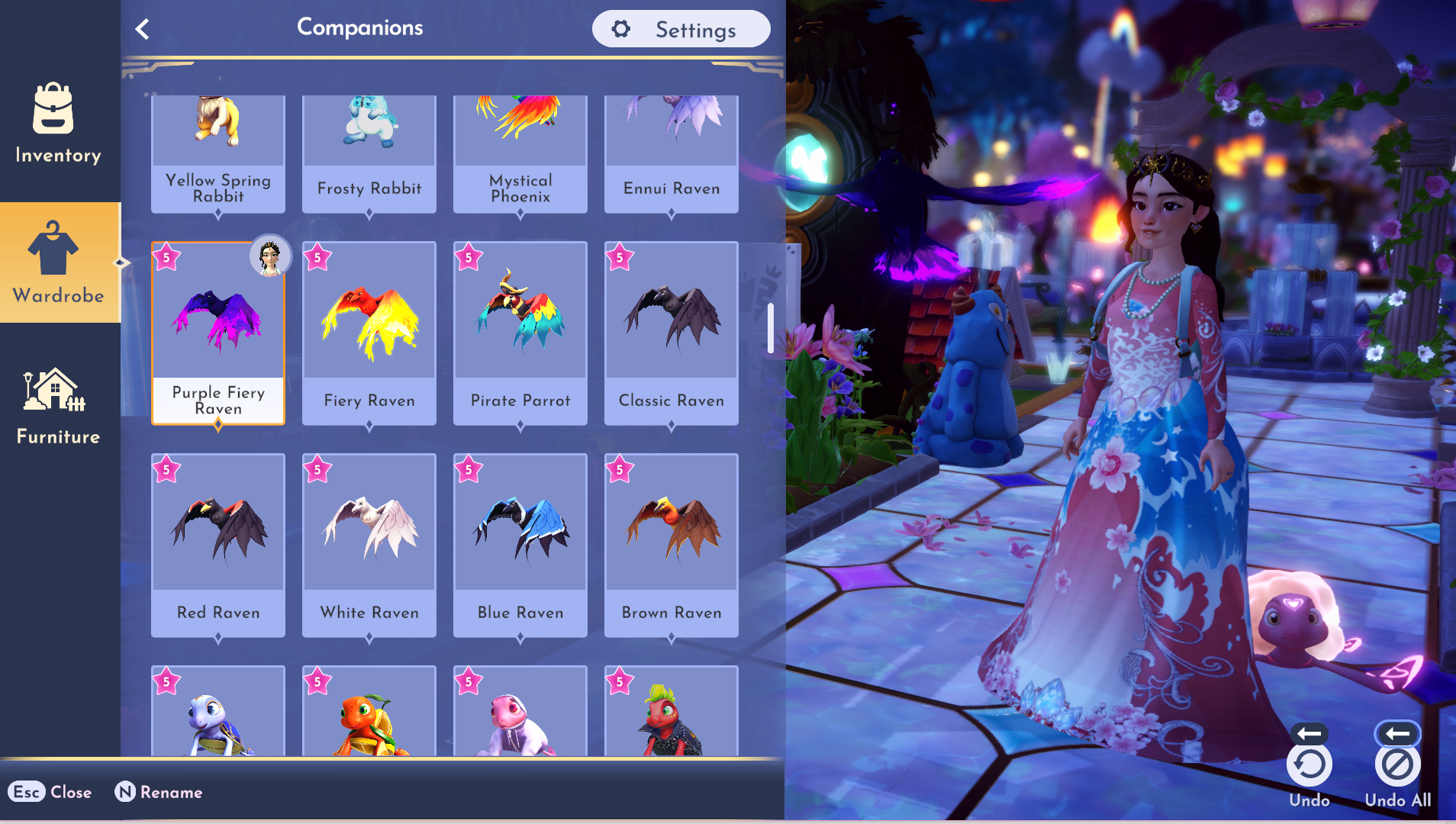Equip the Fiery Raven companion

tap(369, 333)
